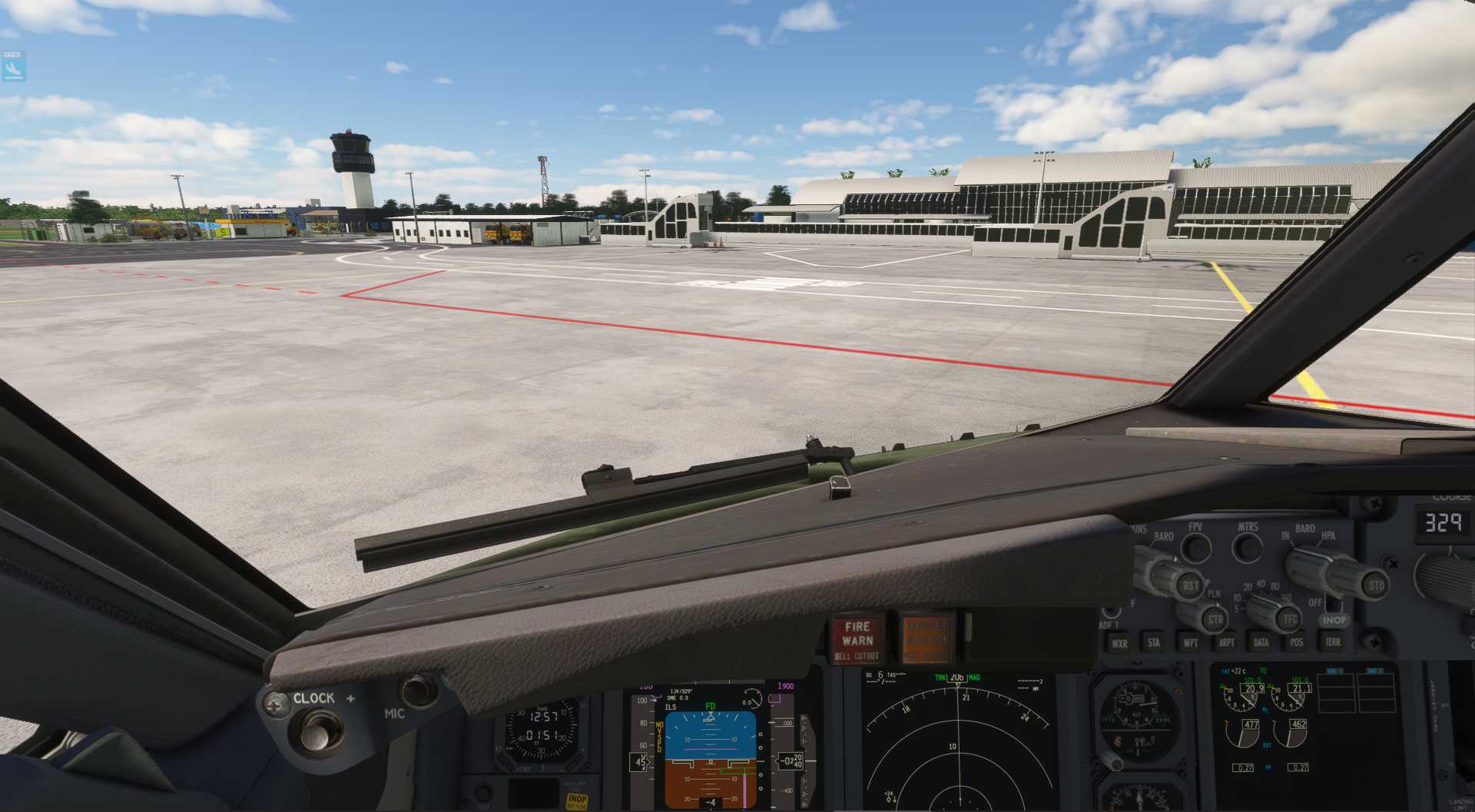This screenshot has width=1475, height=812.
Task: Push the MTRS meters button
Action: coord(1247,547)
